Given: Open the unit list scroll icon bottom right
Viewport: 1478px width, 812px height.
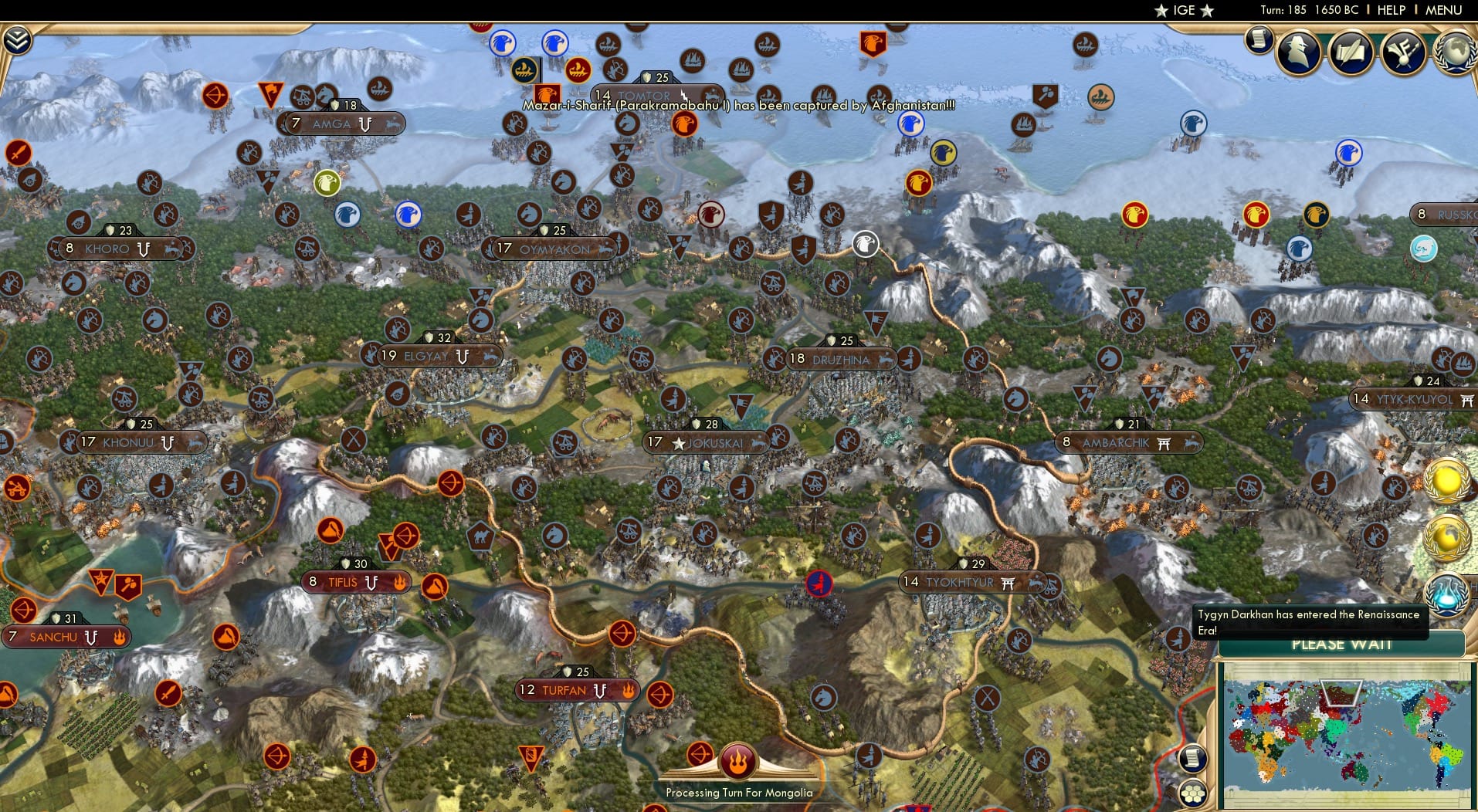Looking at the screenshot, I should [1193, 758].
